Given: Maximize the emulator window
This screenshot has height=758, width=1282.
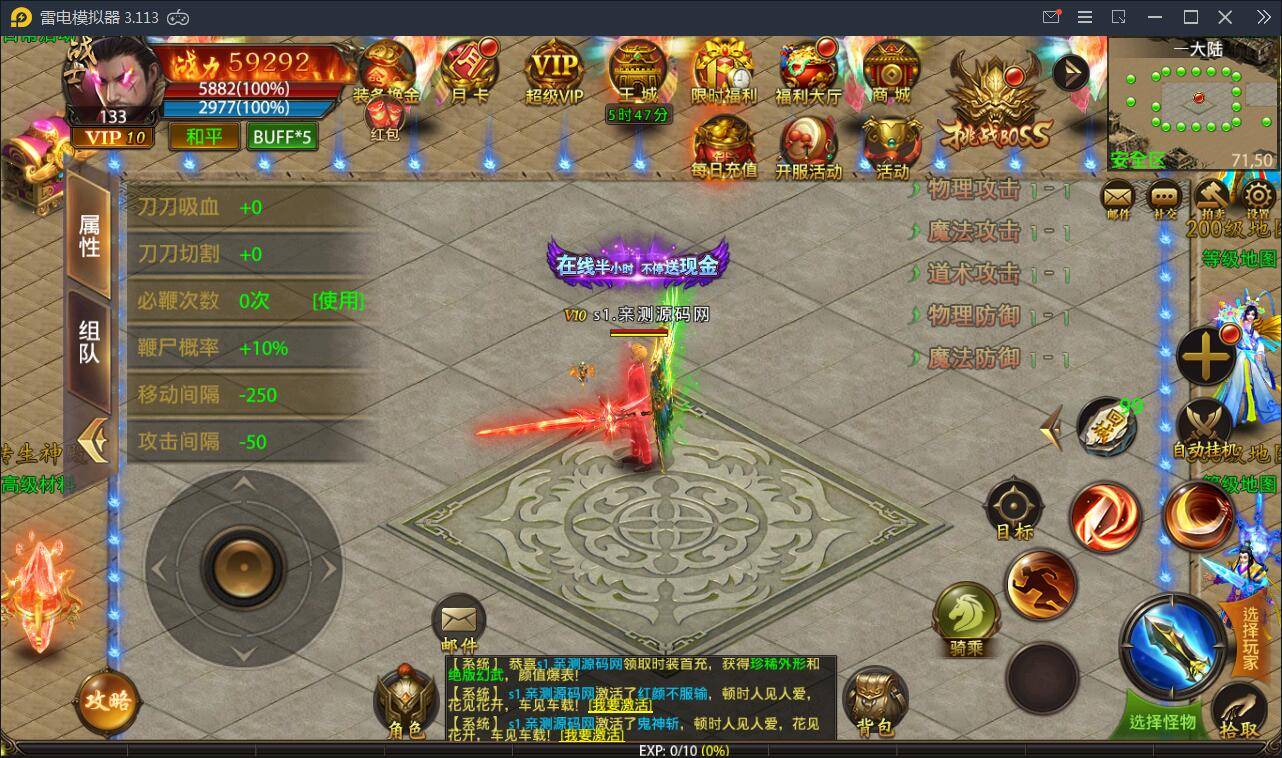Looking at the screenshot, I should click(x=1191, y=17).
